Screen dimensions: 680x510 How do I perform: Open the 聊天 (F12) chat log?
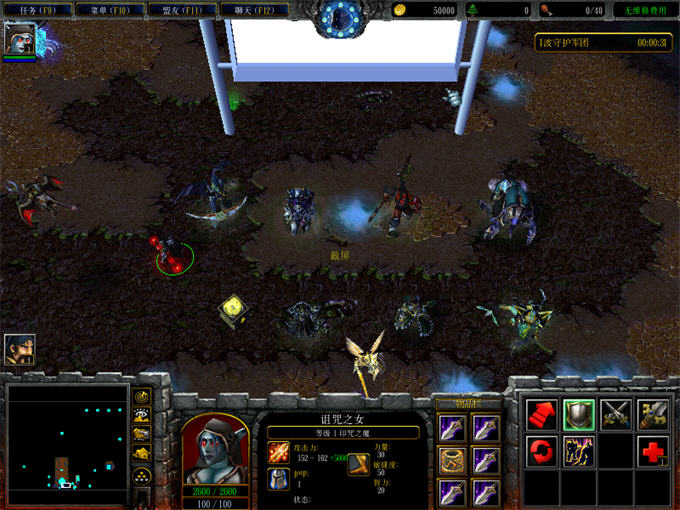(255, 10)
